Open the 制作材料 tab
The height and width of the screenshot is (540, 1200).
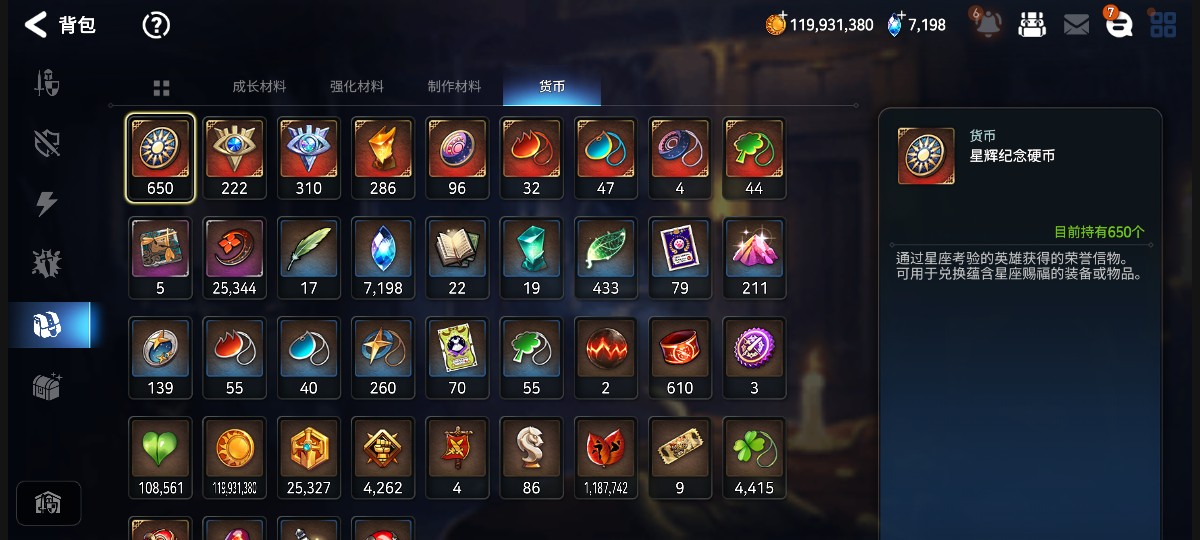pos(454,87)
